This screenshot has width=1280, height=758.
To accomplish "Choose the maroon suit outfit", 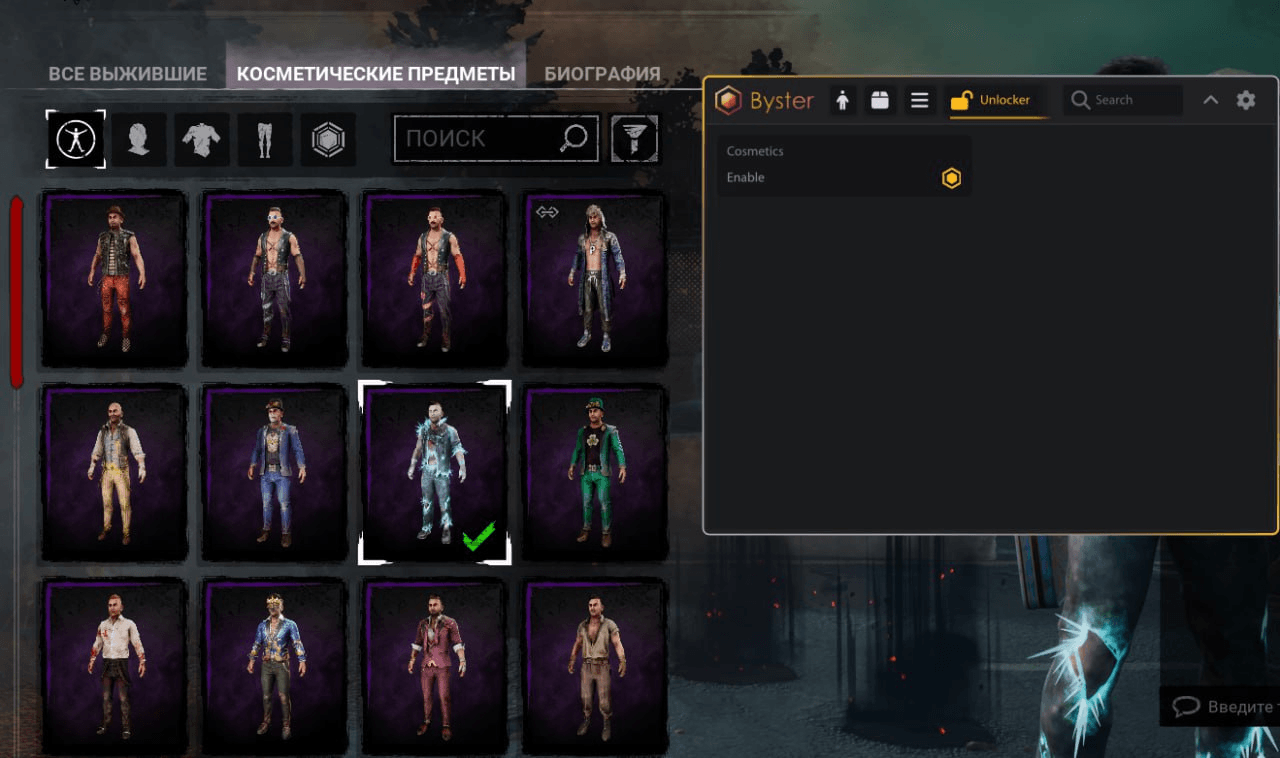I will 435,667.
